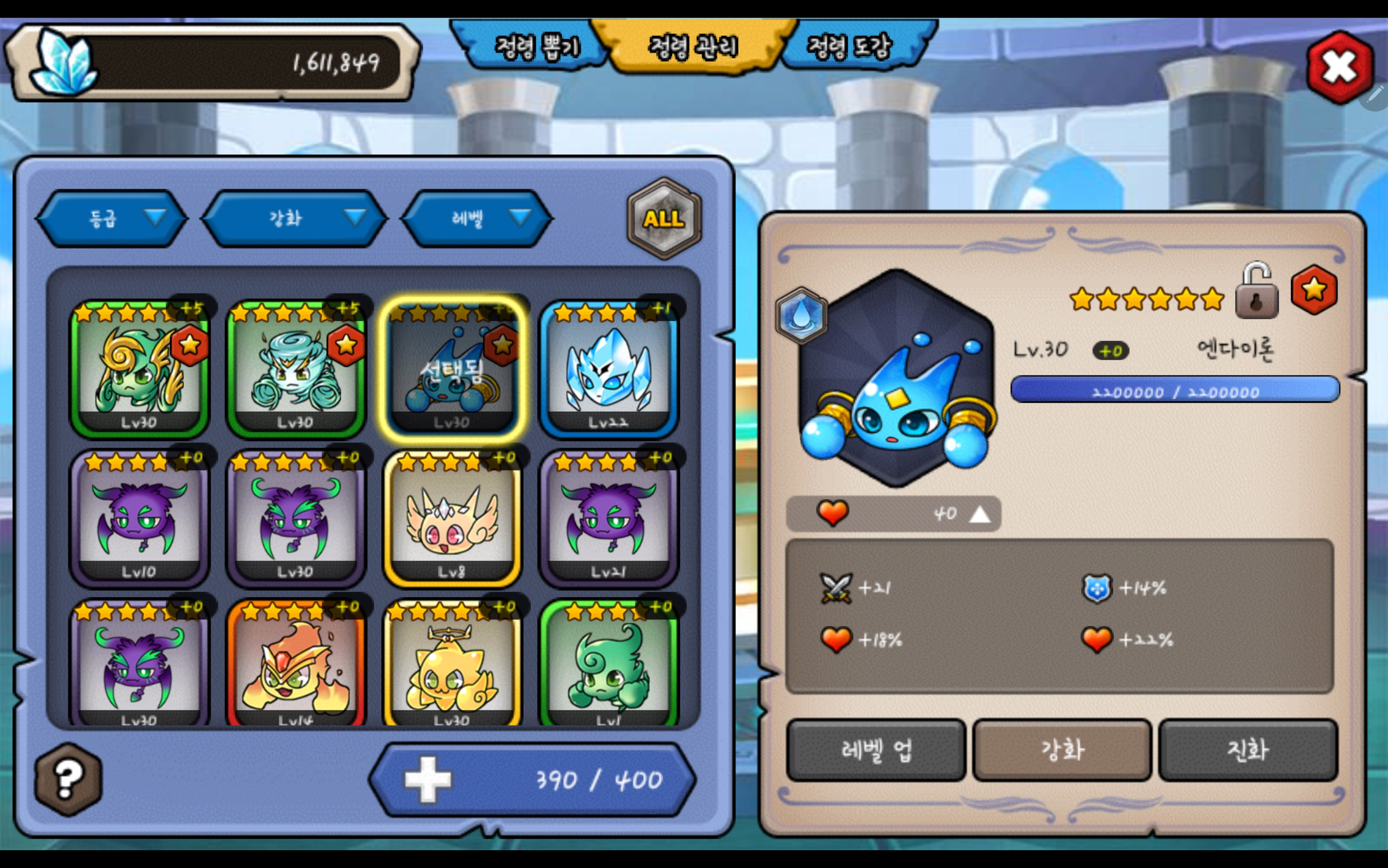Expand the 레벨 dropdown
The height and width of the screenshot is (868, 1388).
tap(477, 218)
